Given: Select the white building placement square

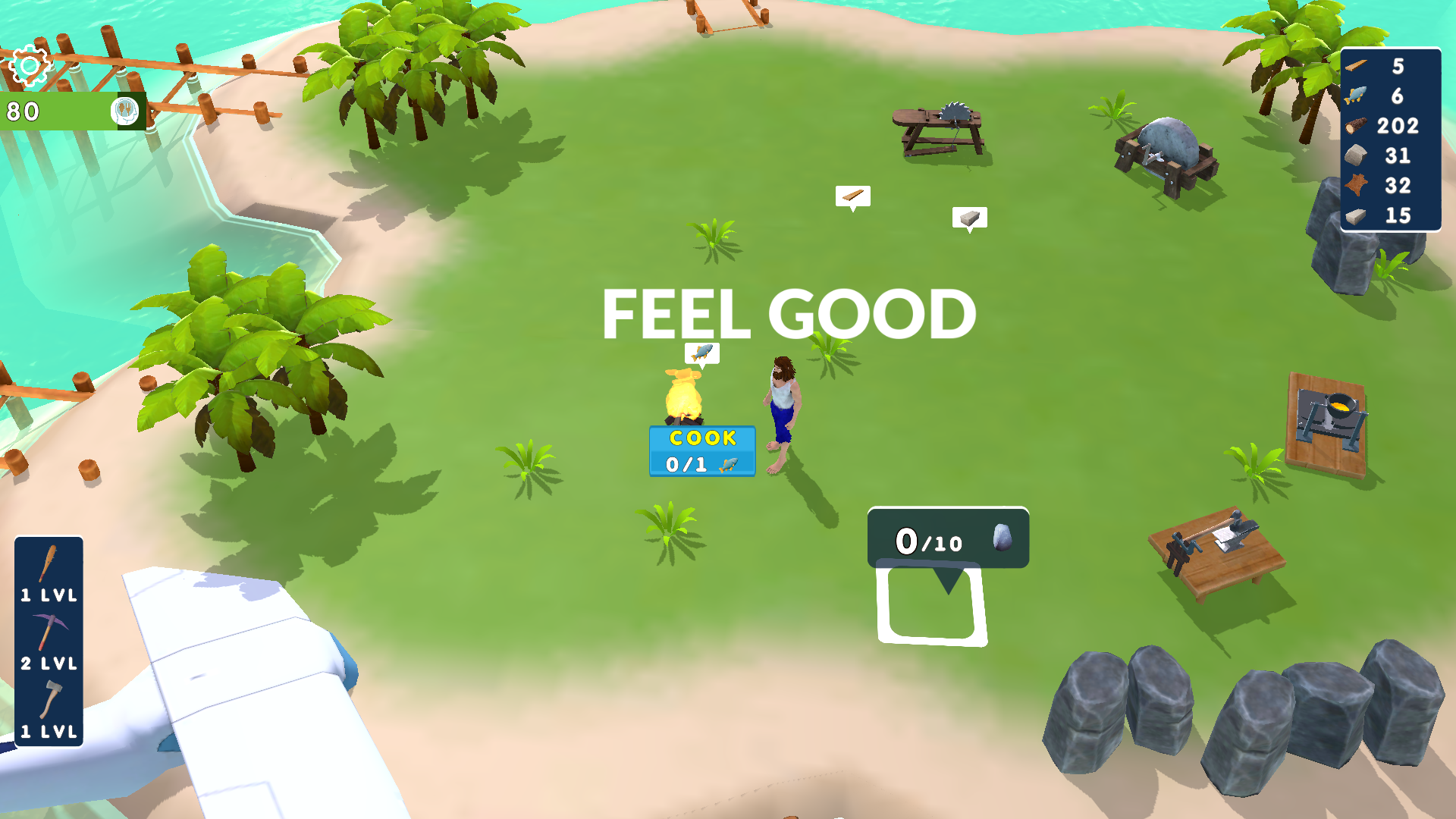Looking at the screenshot, I should 930,607.
